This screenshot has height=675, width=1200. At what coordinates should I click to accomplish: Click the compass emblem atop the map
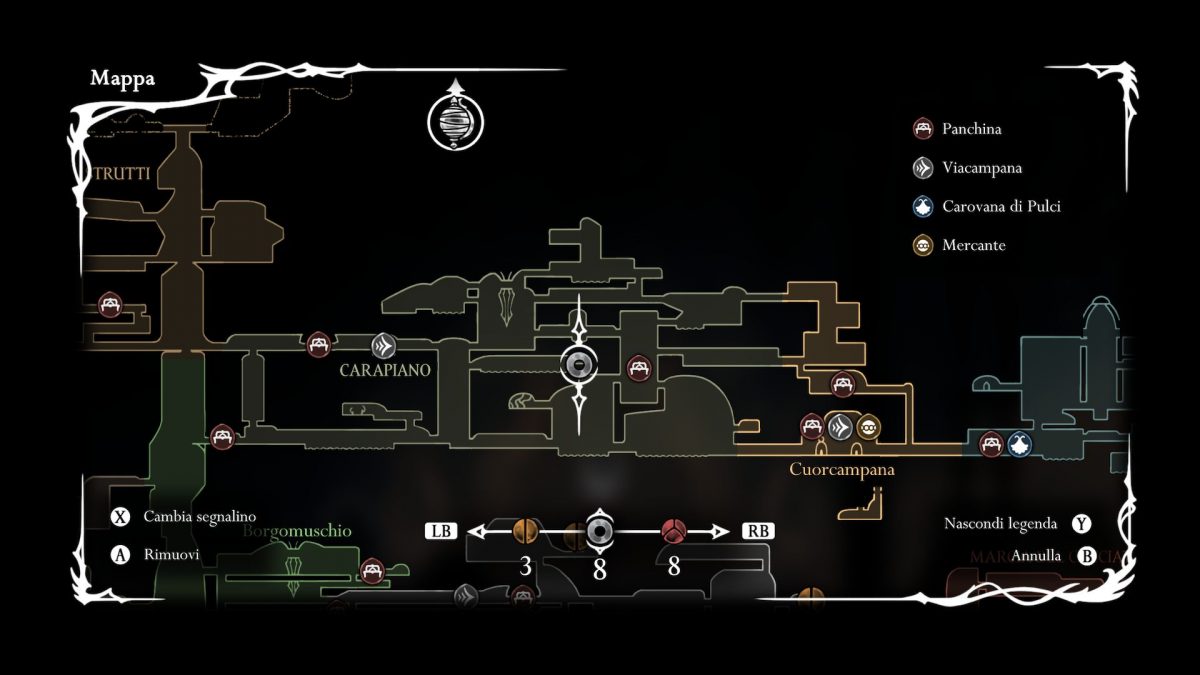pos(455,120)
